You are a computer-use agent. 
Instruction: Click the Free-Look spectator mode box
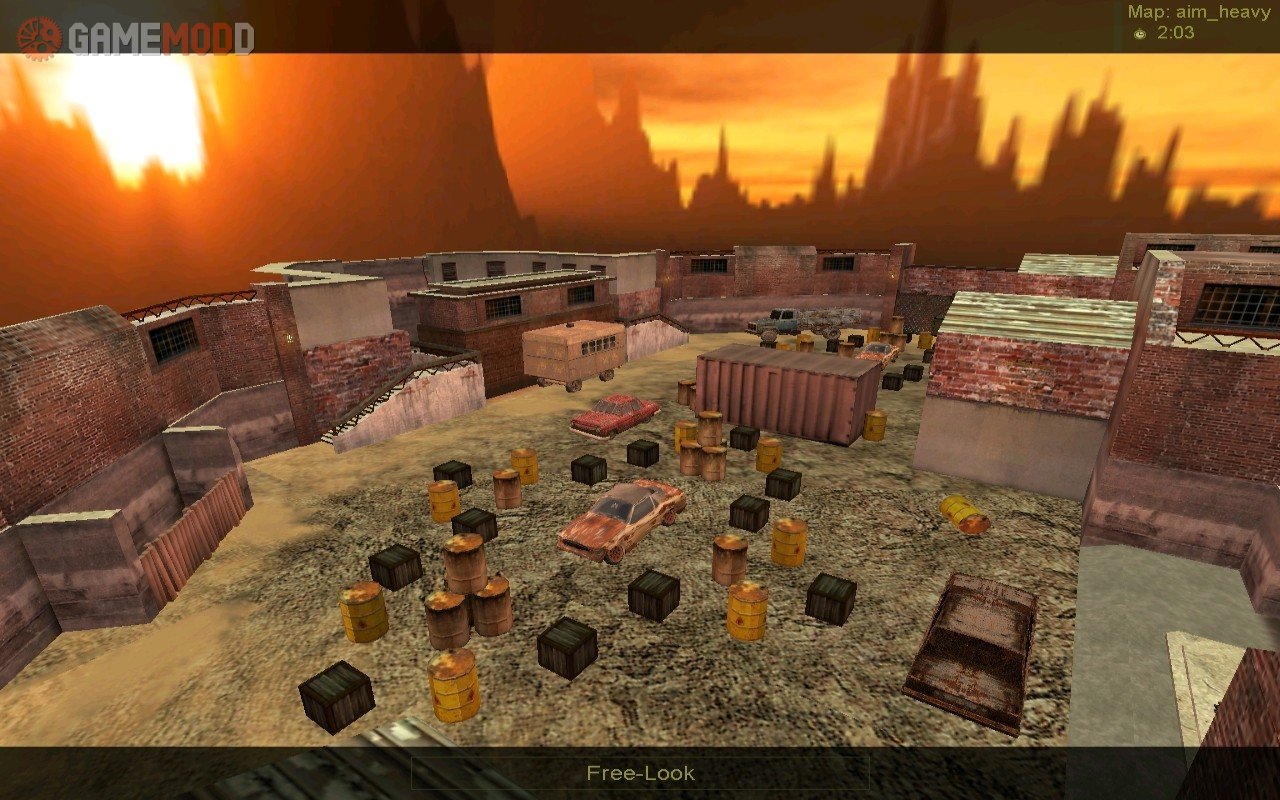[640, 773]
